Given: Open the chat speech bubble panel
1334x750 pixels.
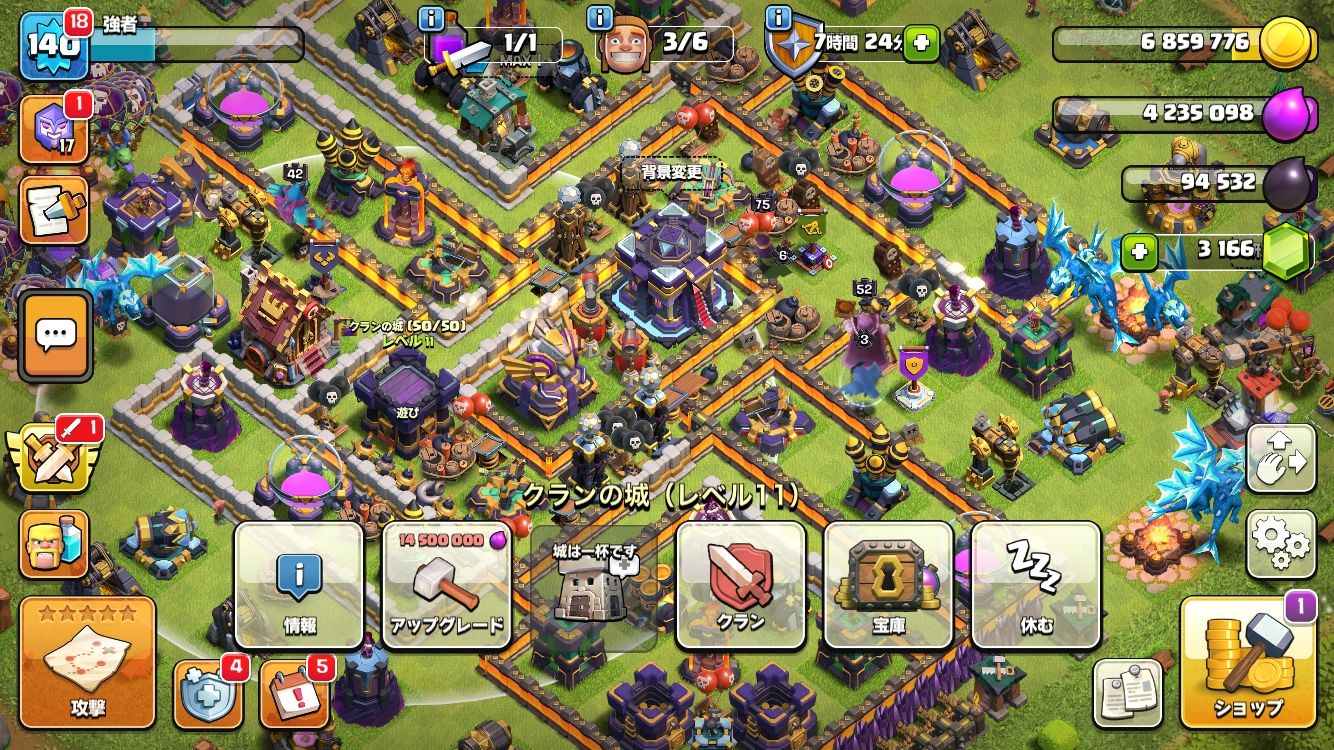Looking at the screenshot, I should 56,336.
